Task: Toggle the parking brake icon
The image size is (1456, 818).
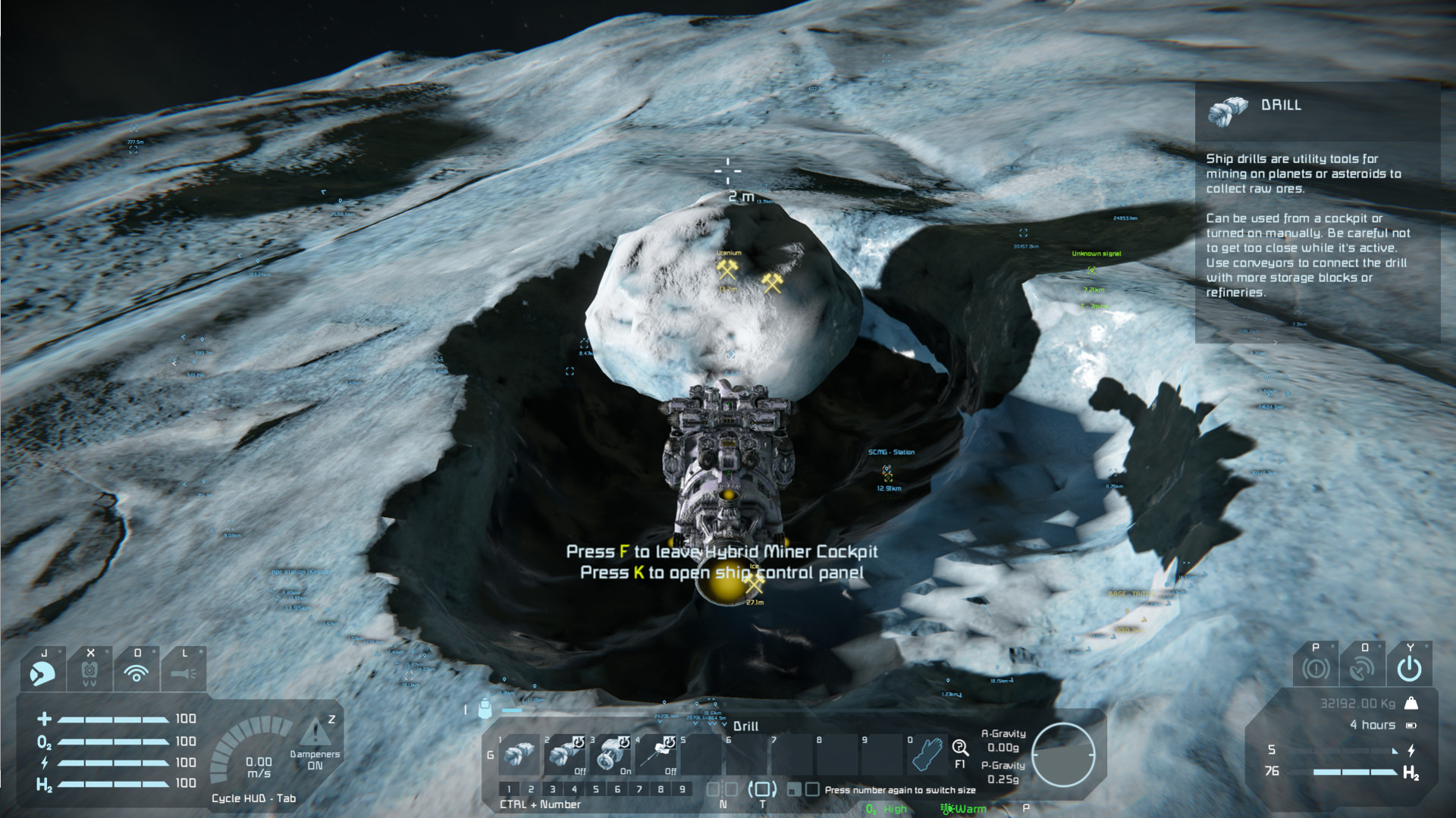Action: (x=1316, y=668)
